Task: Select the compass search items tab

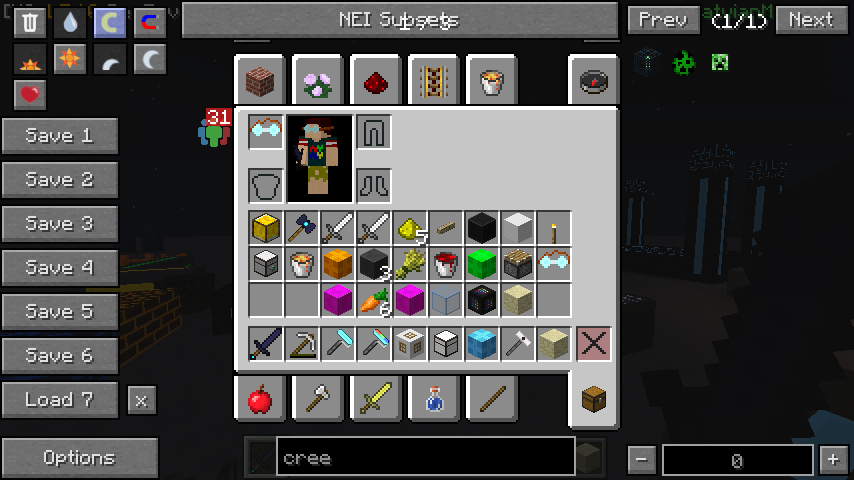Action: [594, 80]
